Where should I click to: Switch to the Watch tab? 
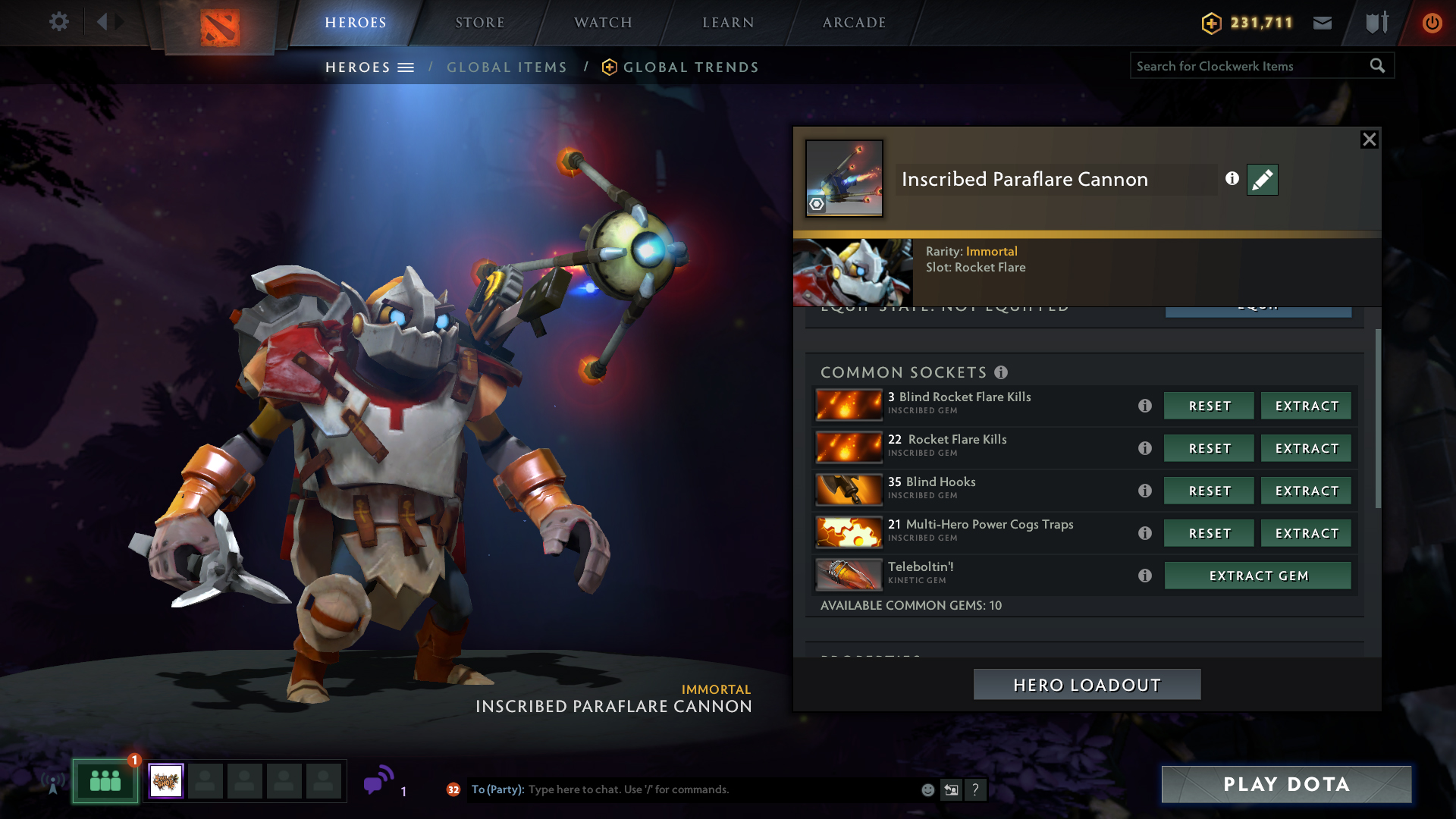click(603, 23)
